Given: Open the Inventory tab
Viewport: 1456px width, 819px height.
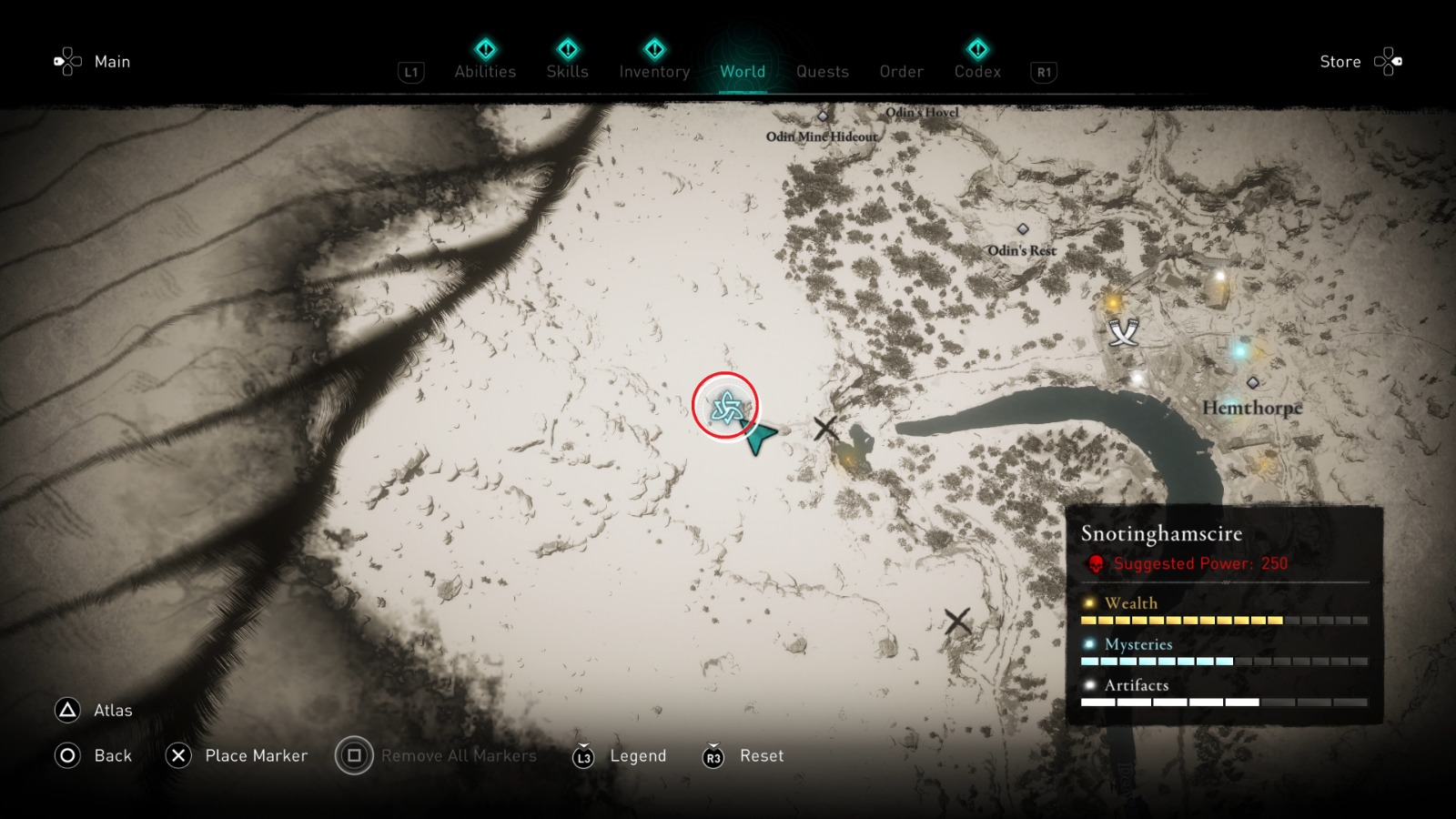Looking at the screenshot, I should 653,72.
